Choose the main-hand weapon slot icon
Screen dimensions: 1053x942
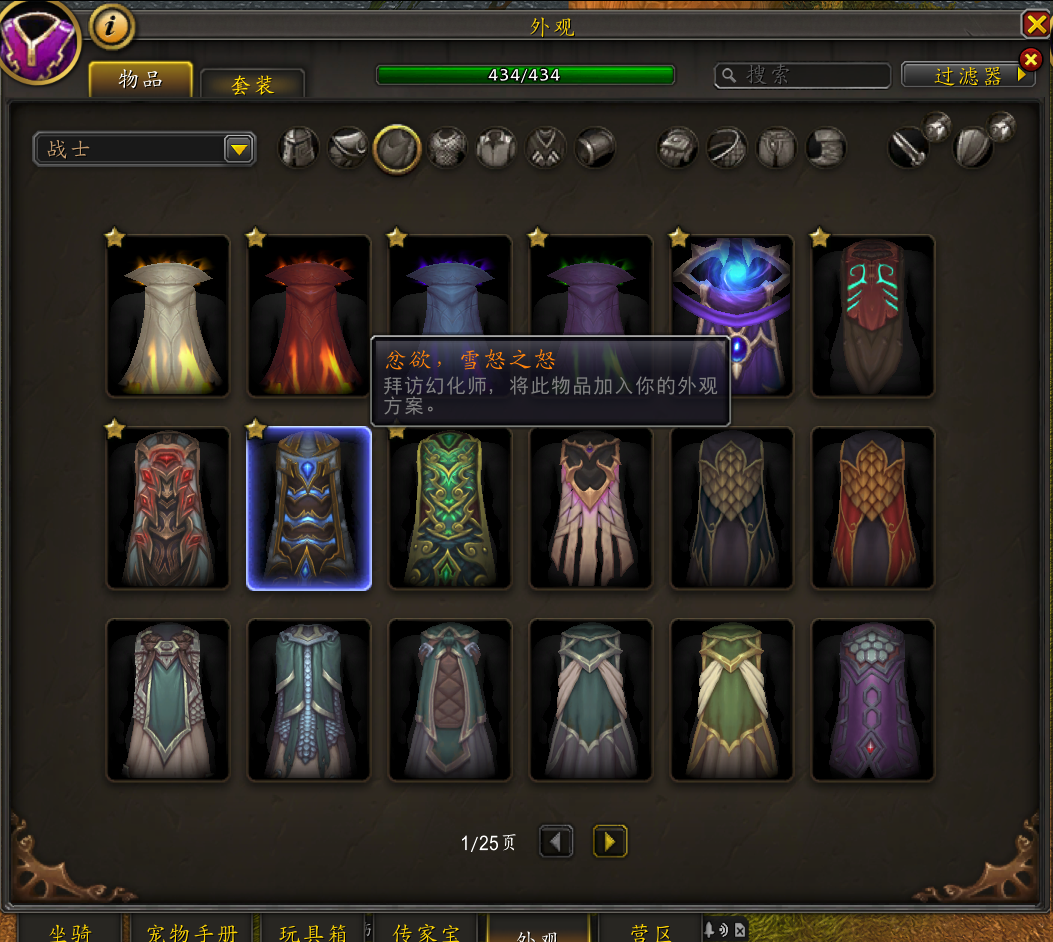(x=909, y=148)
